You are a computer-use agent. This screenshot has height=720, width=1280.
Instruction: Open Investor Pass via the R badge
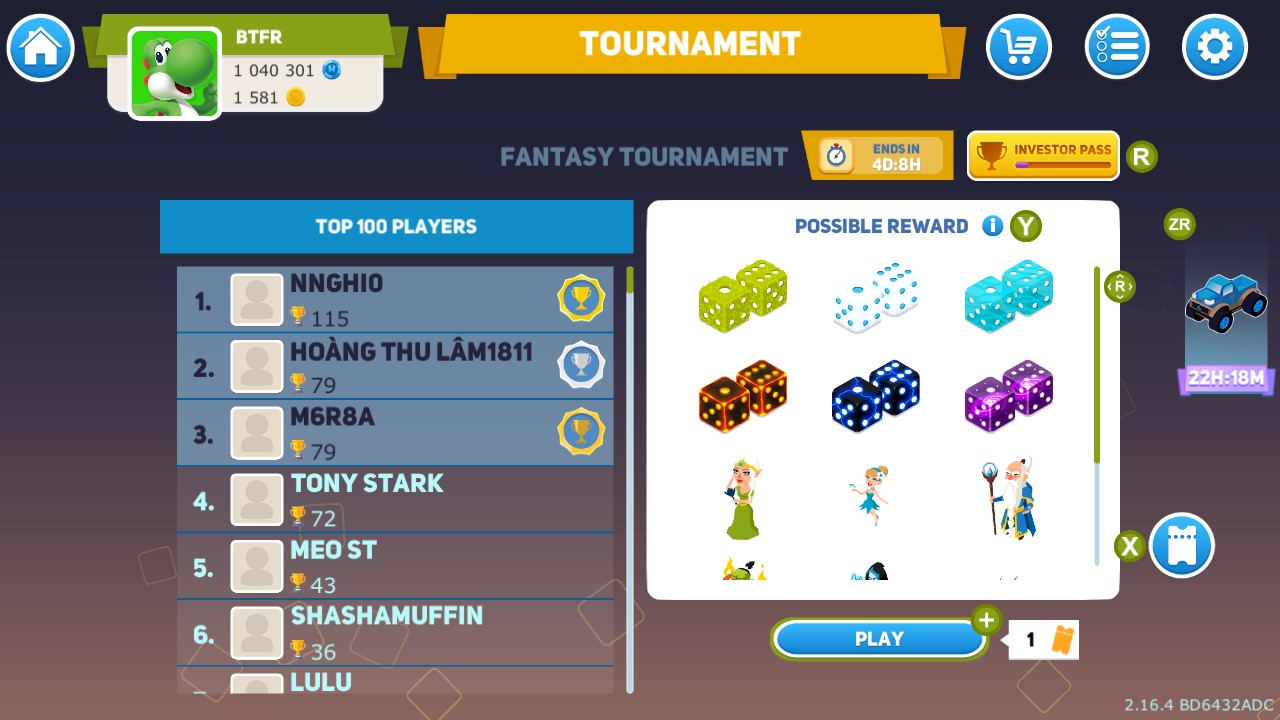click(x=1141, y=156)
